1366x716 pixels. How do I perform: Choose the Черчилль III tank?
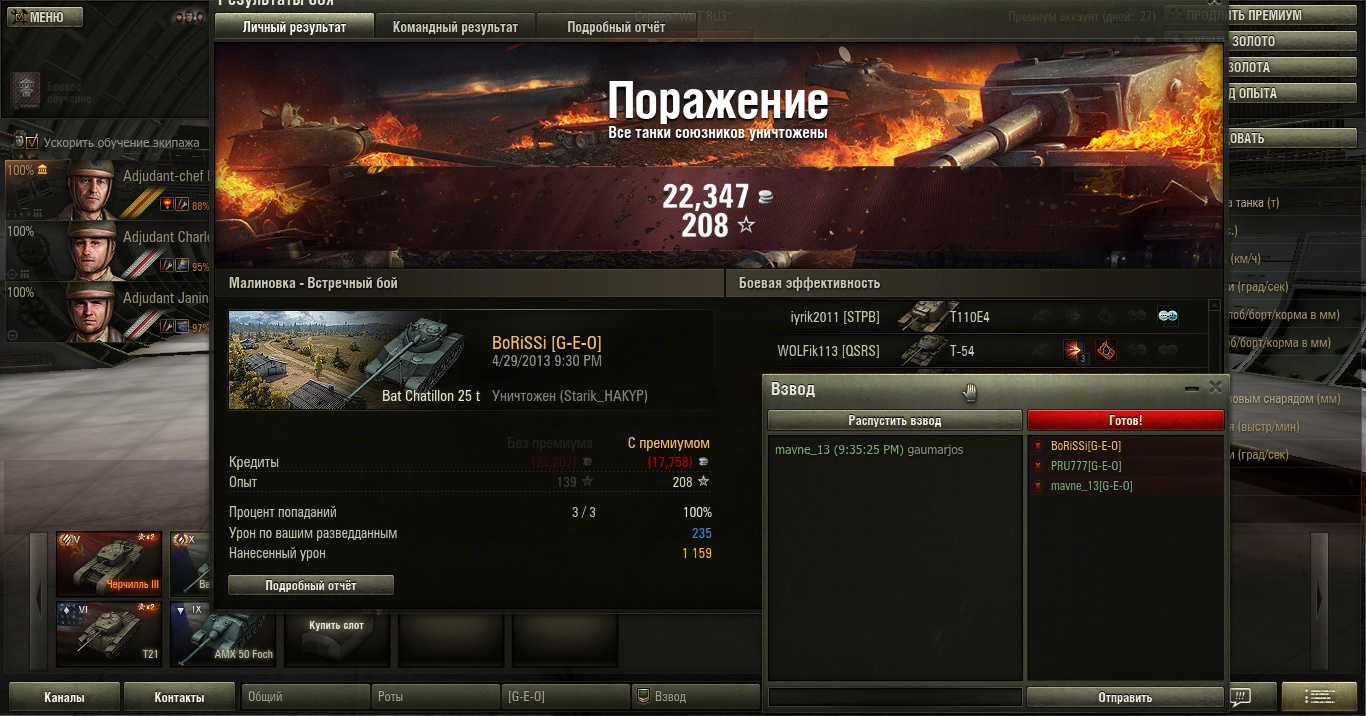(109, 563)
